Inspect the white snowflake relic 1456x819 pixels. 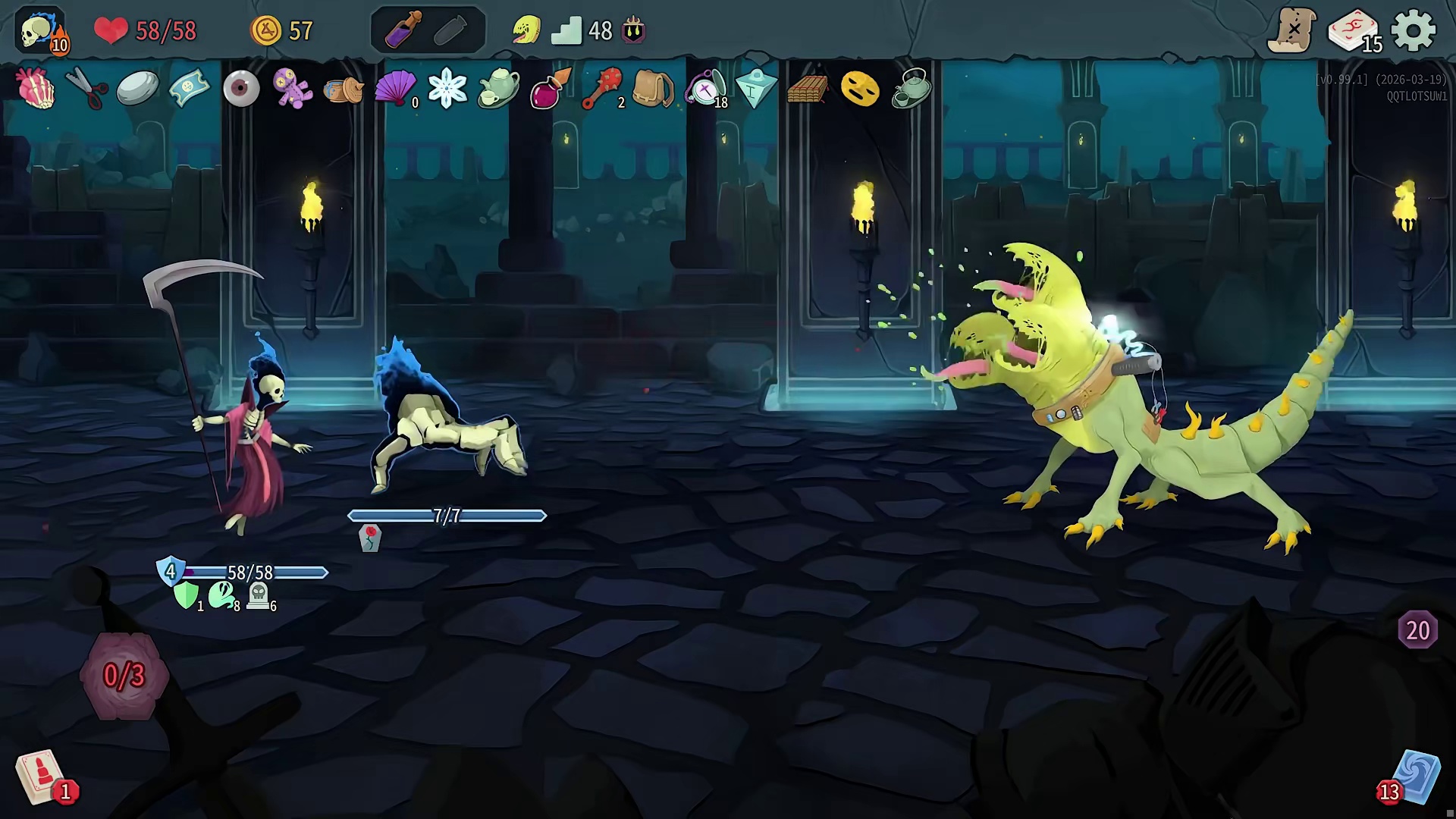pyautogui.click(x=447, y=89)
